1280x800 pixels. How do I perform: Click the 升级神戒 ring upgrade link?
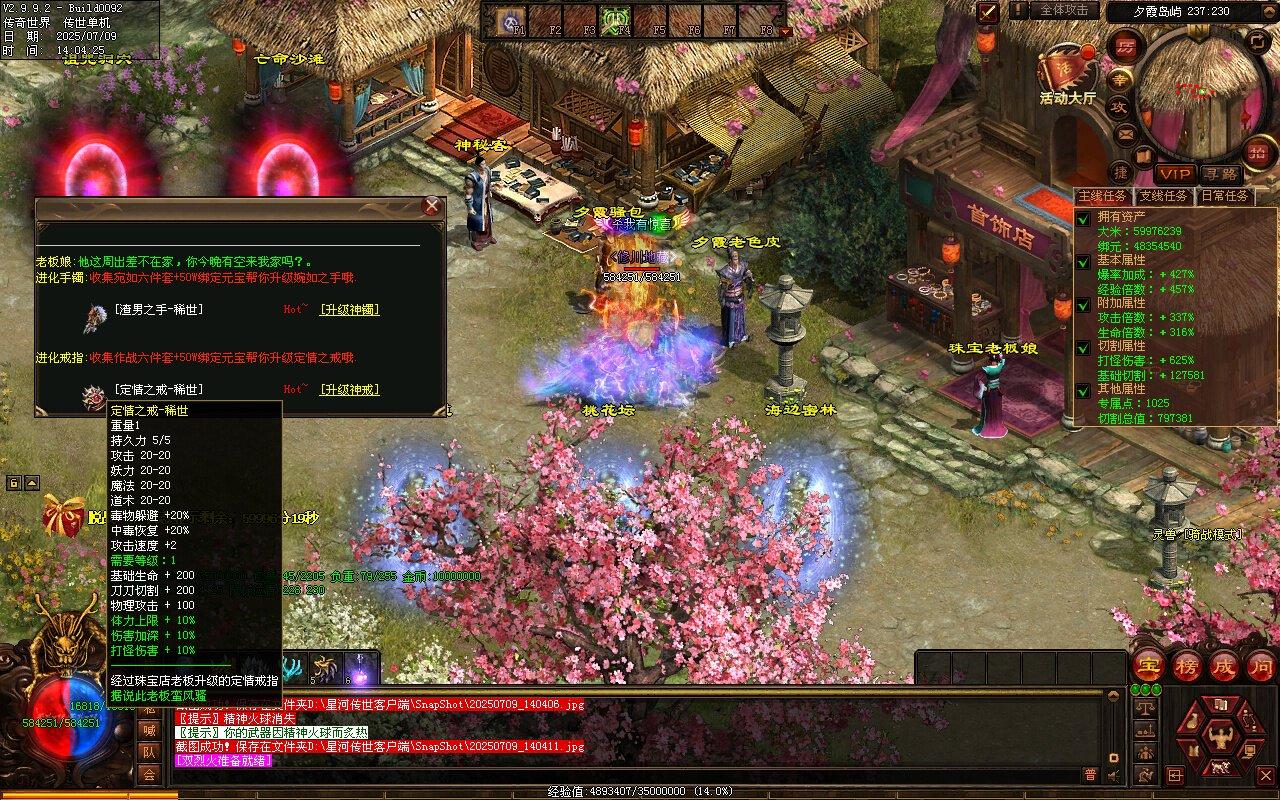point(350,389)
